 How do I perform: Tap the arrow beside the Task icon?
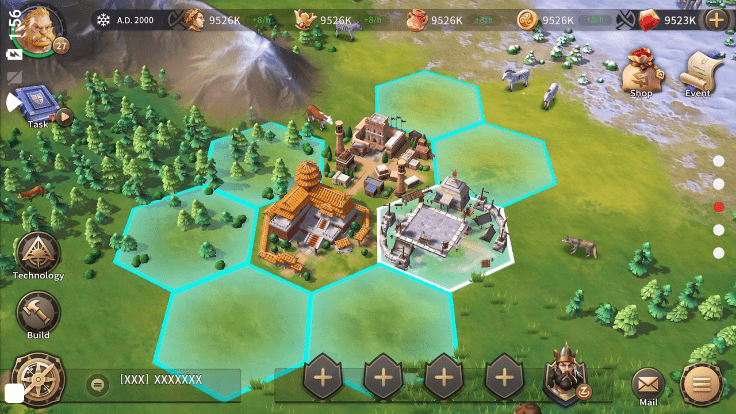coord(64,116)
